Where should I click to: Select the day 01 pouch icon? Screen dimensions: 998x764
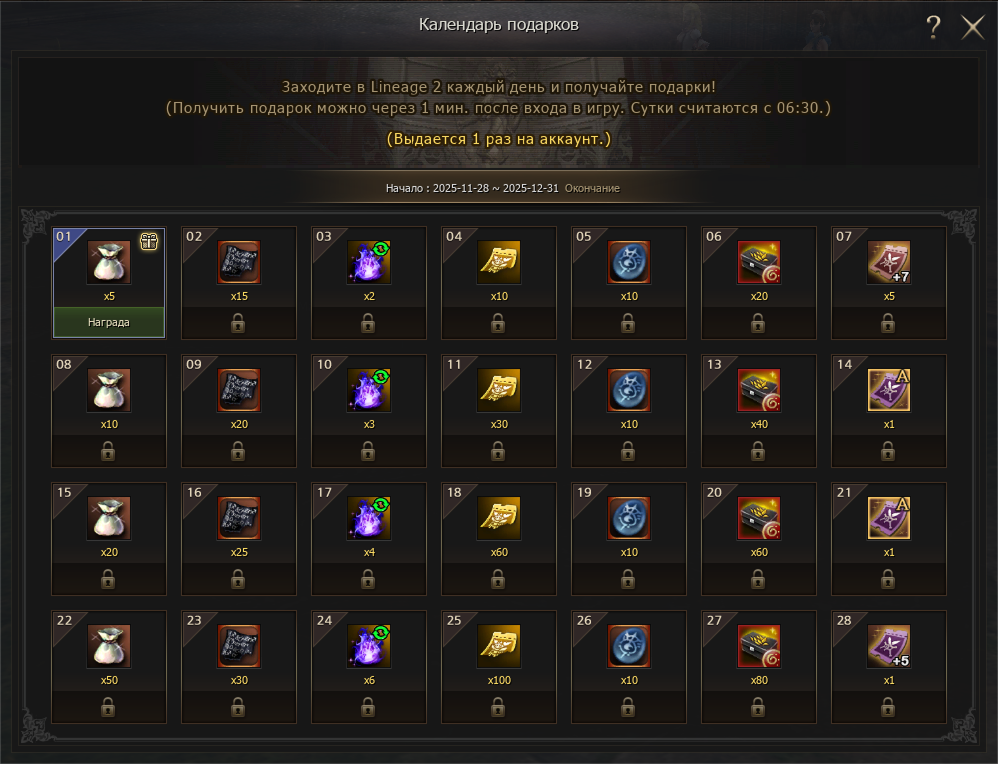pos(109,262)
